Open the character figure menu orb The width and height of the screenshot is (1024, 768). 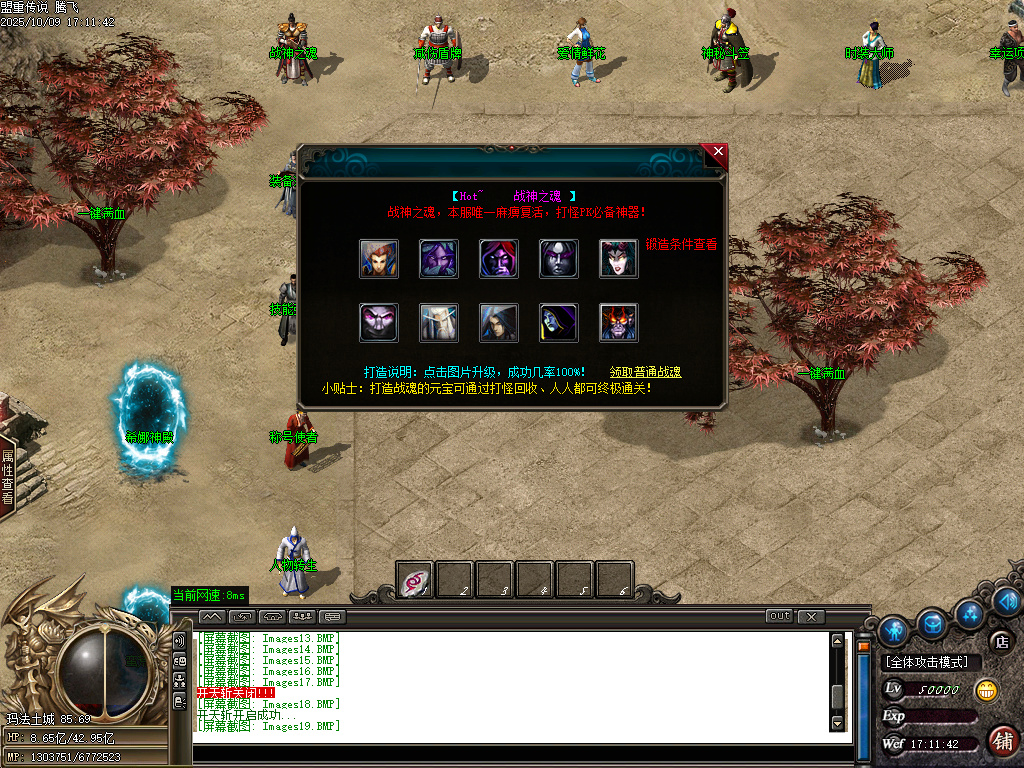pos(894,630)
